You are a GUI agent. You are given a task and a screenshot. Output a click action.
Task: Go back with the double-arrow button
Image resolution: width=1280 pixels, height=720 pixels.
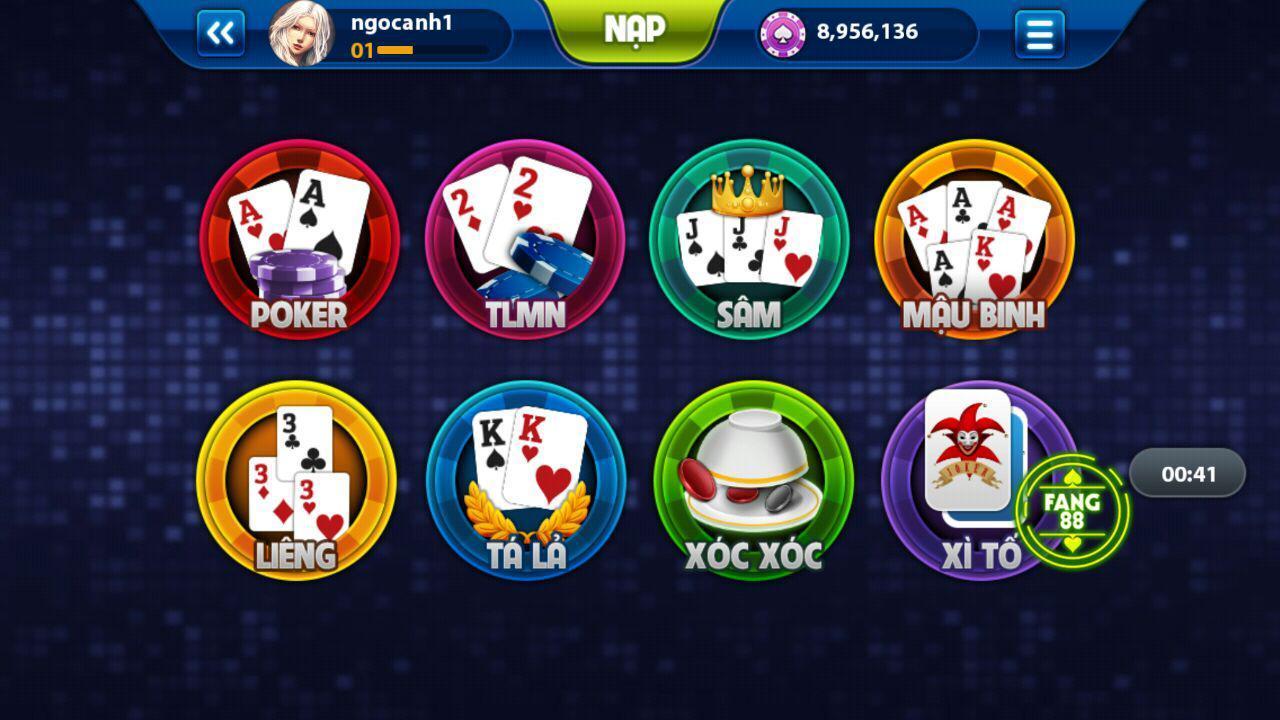coord(220,34)
